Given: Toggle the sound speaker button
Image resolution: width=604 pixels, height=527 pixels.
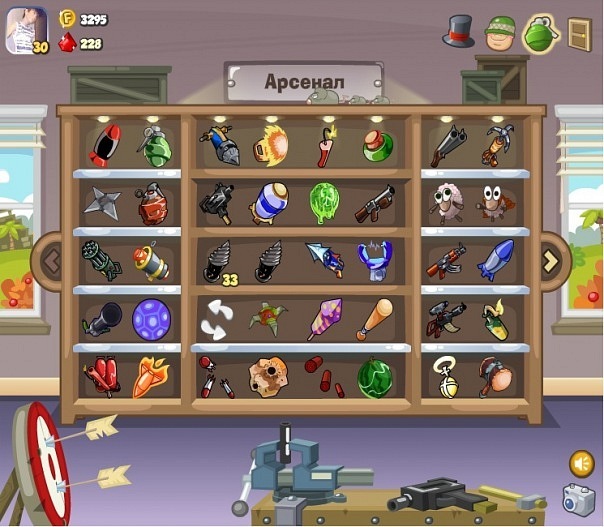Looking at the screenshot, I should click(580, 463).
